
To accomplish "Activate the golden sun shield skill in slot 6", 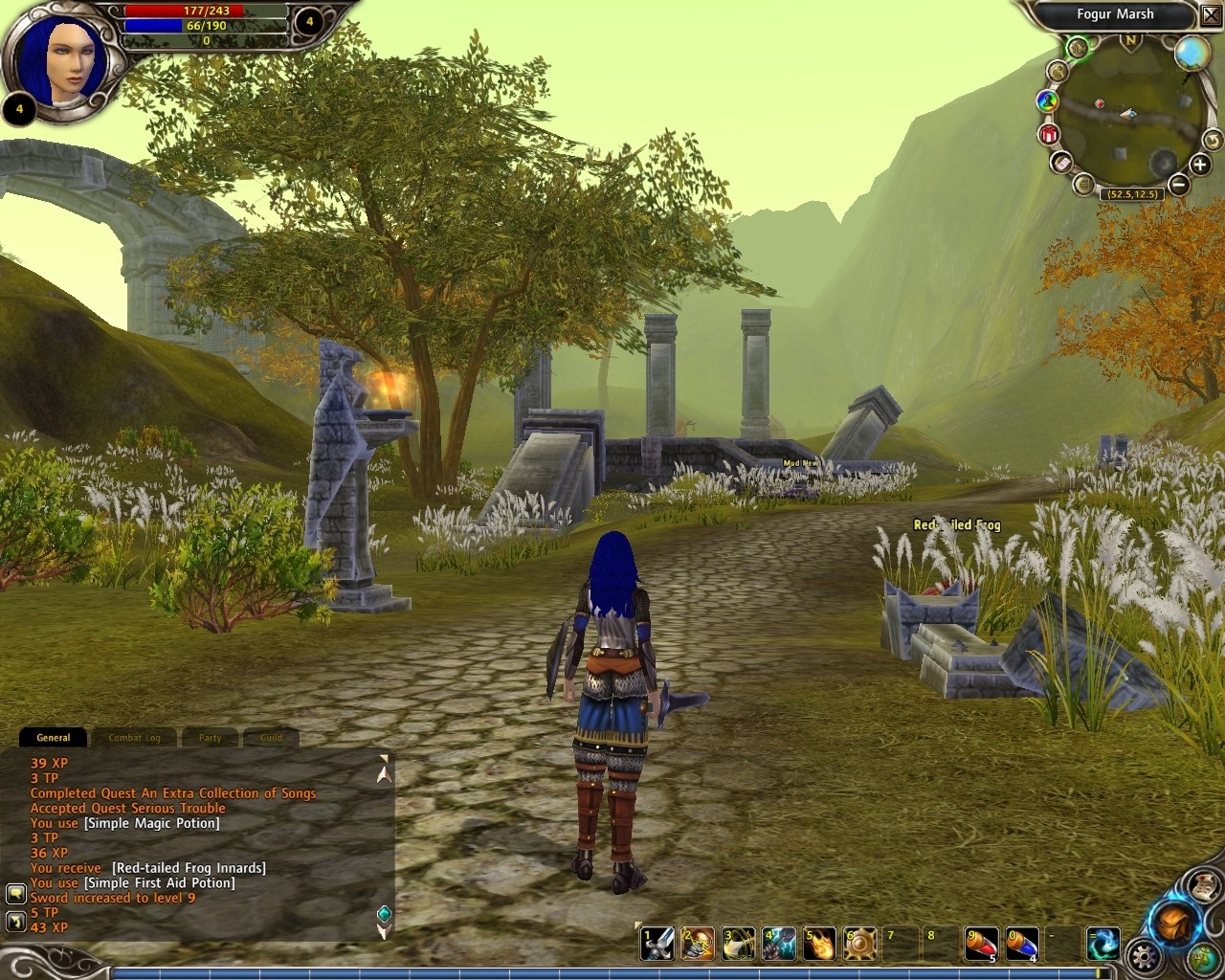I will coord(859,944).
